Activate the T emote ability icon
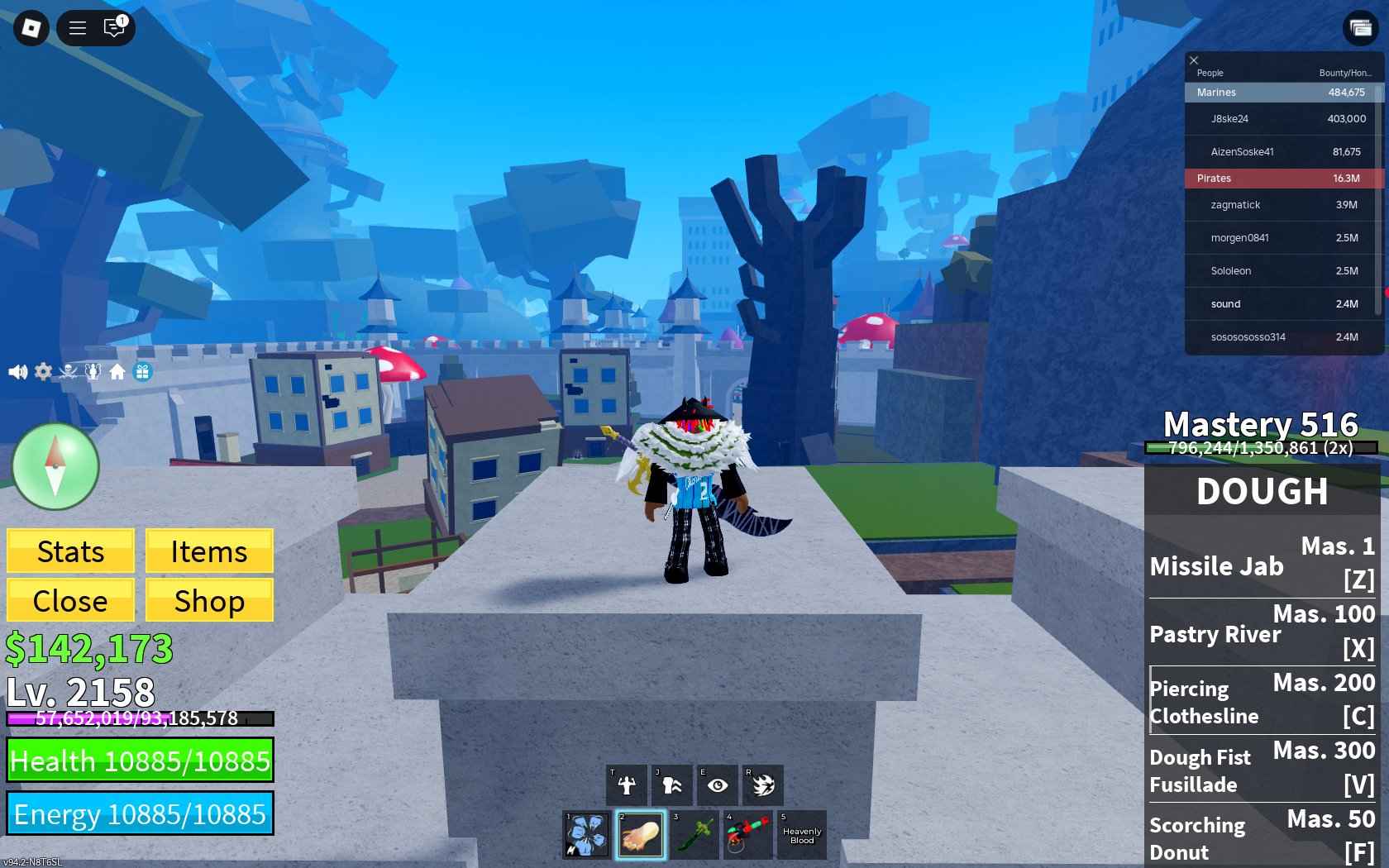 (626, 785)
